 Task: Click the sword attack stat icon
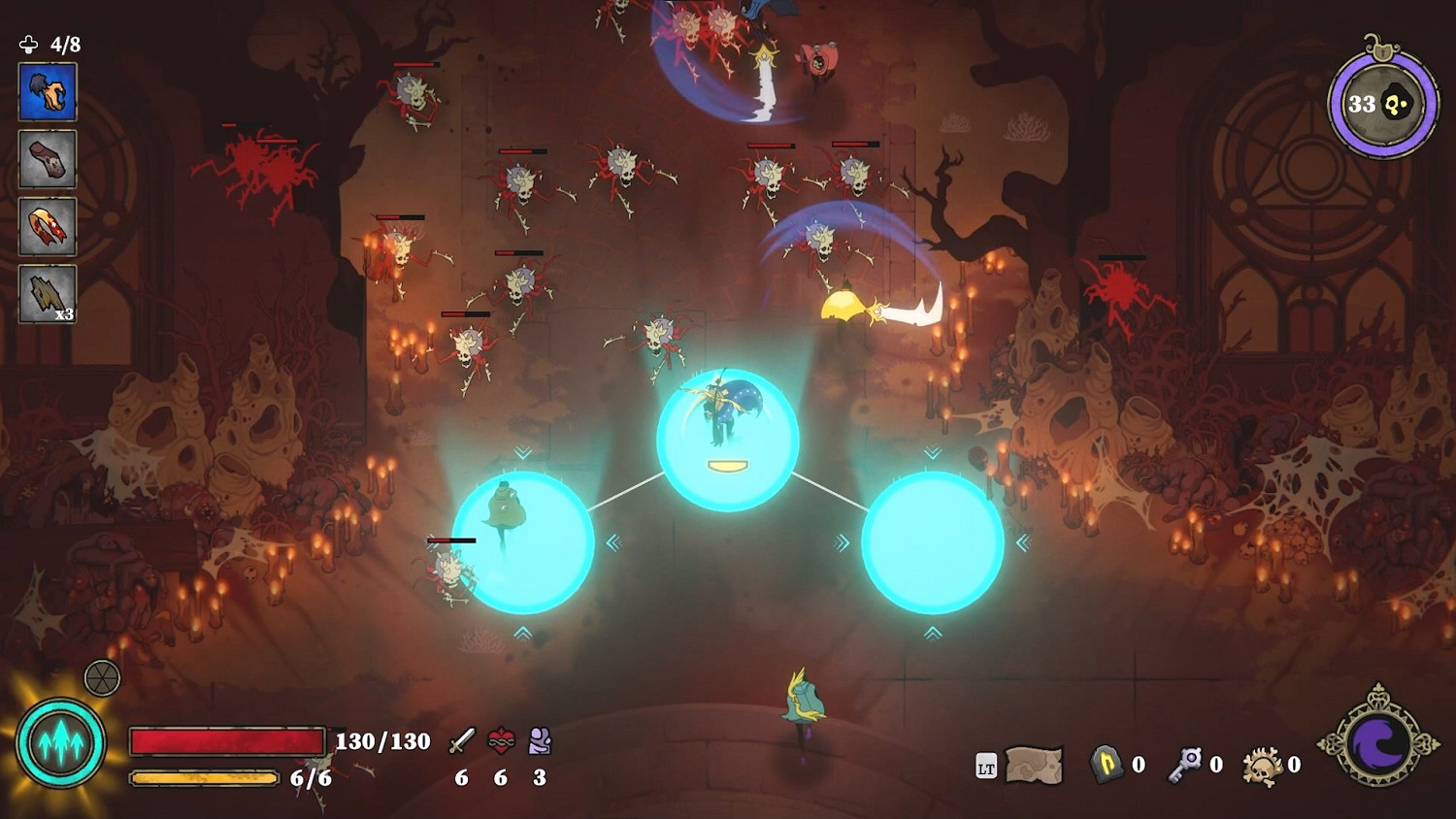point(462,741)
